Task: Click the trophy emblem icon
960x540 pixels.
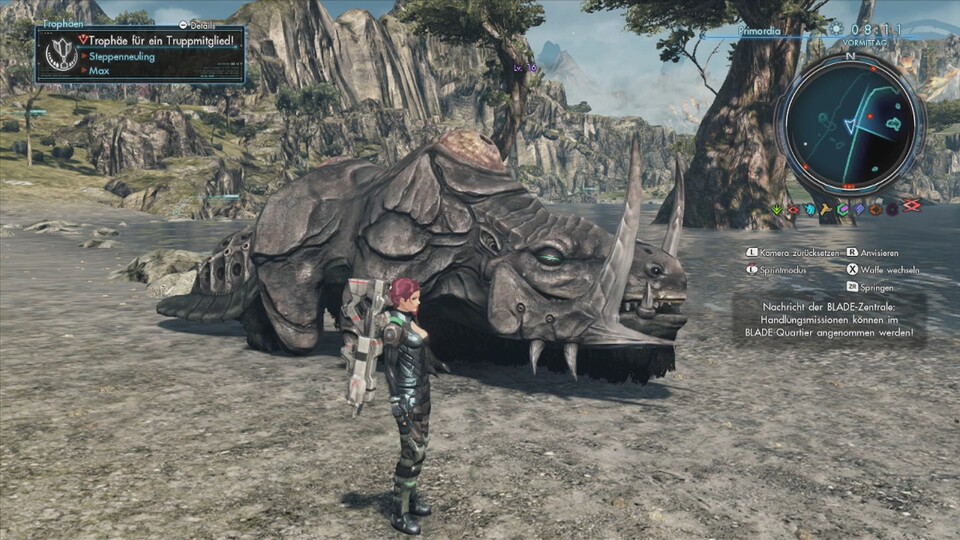Action: [62, 54]
